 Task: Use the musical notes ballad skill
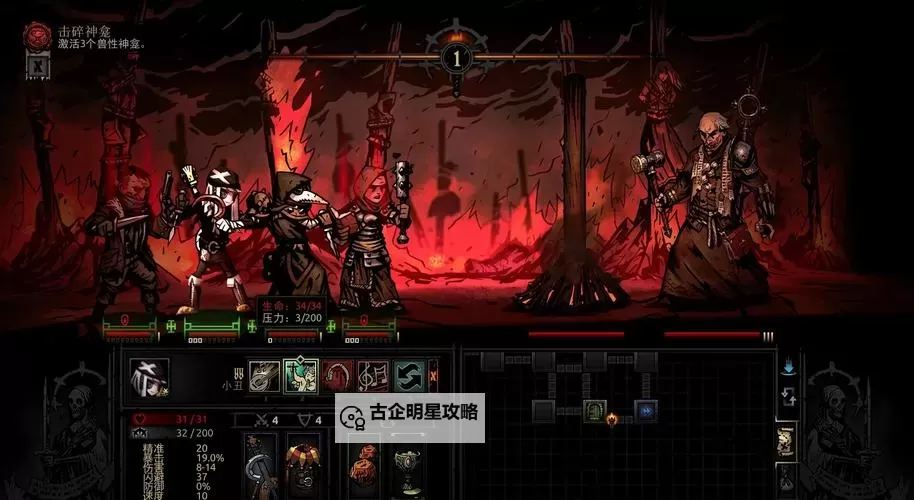[372, 376]
